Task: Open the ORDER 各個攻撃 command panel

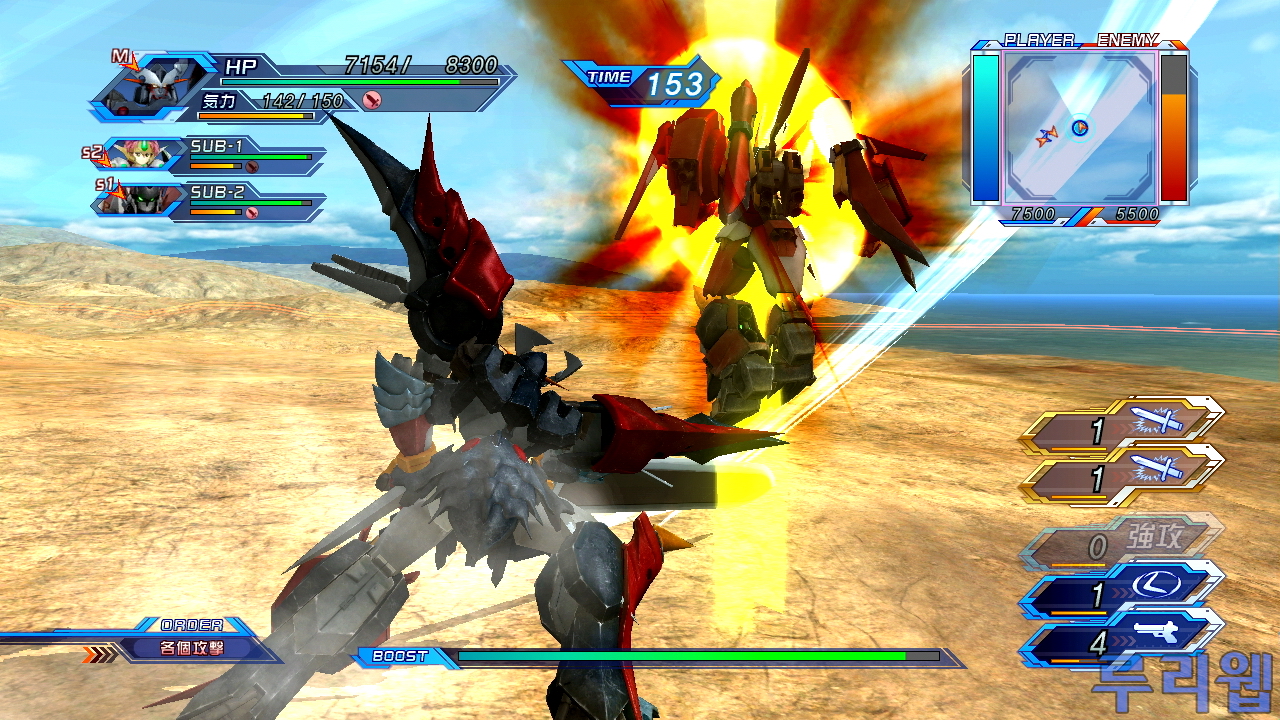Action: [x=192, y=647]
